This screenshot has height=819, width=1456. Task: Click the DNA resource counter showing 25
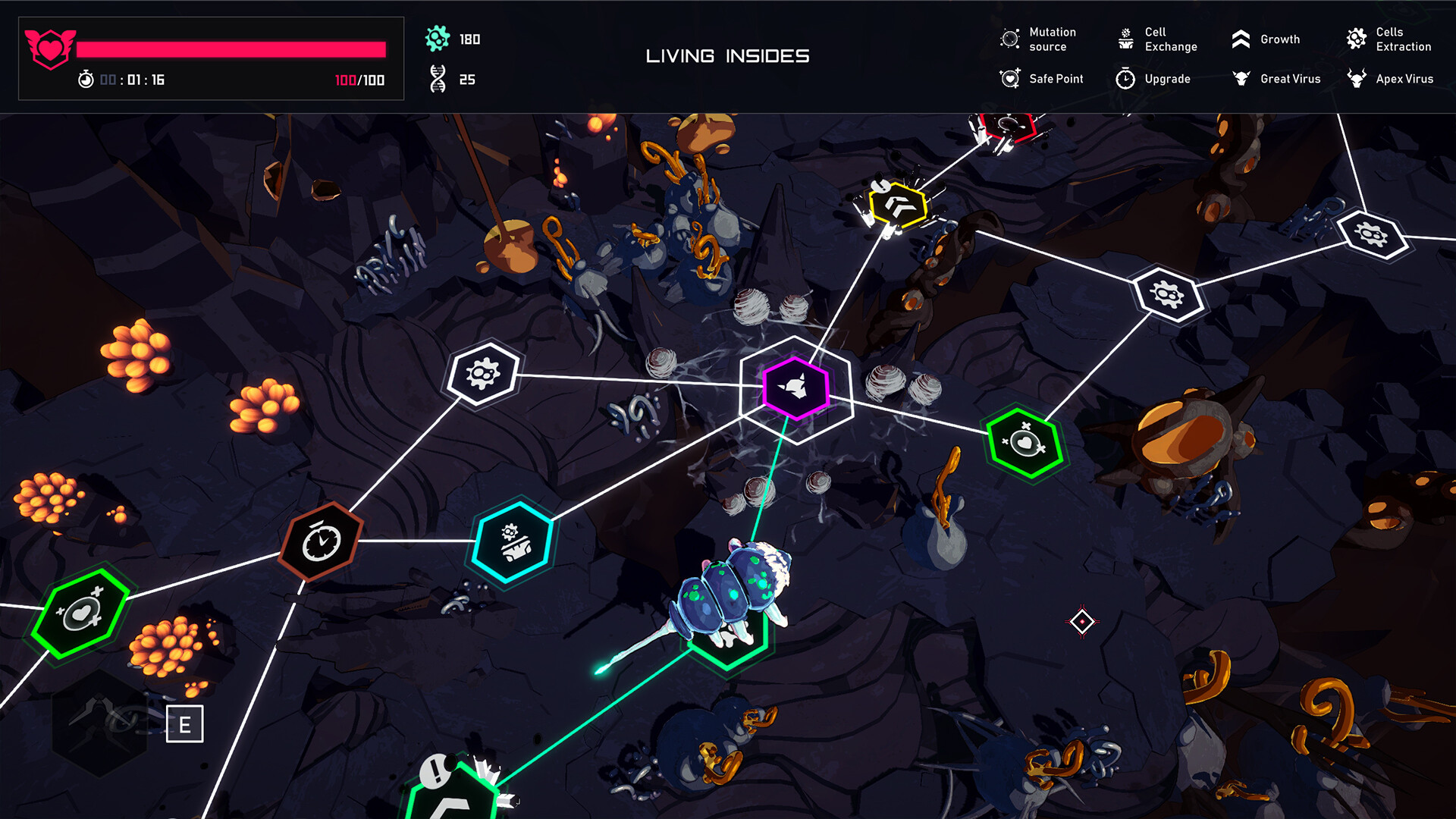point(451,80)
